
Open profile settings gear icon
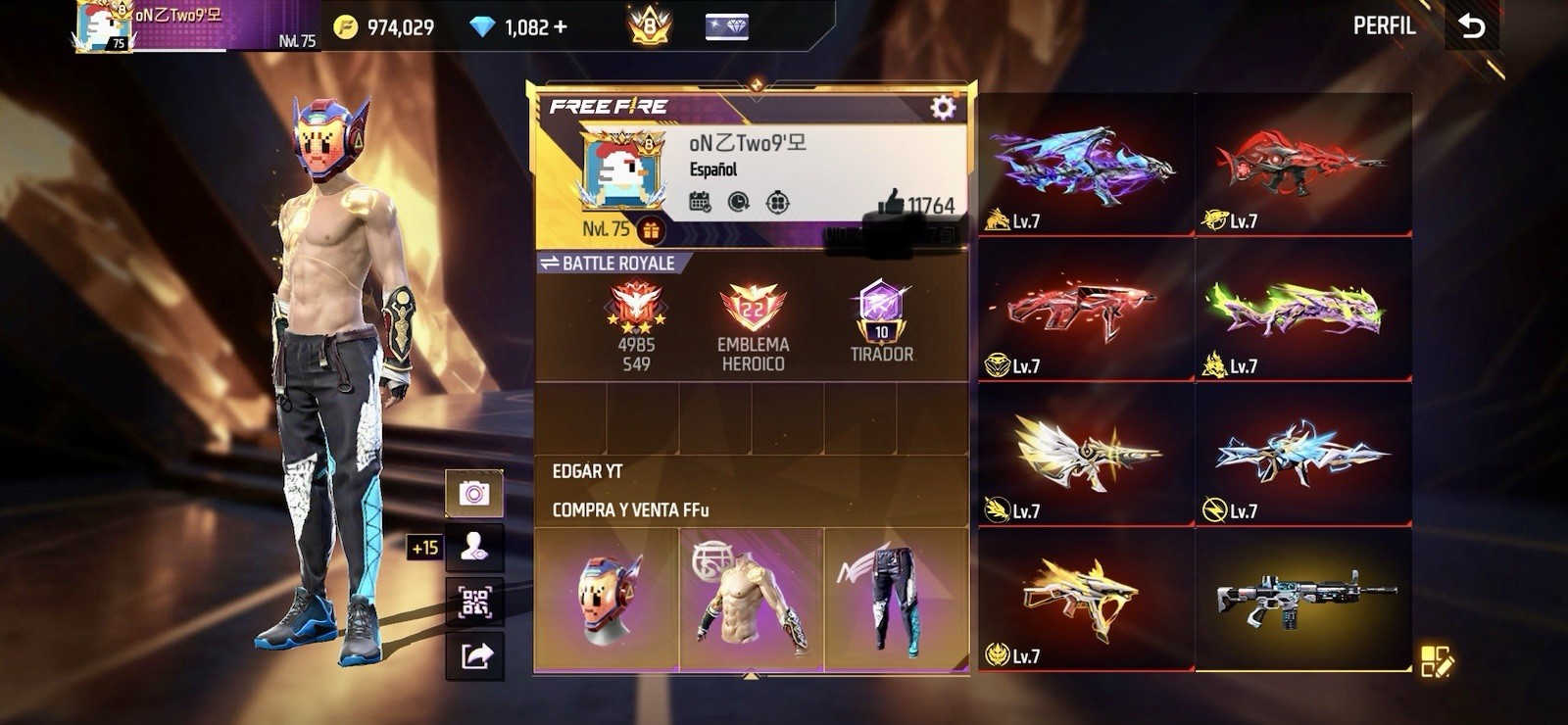point(943,108)
